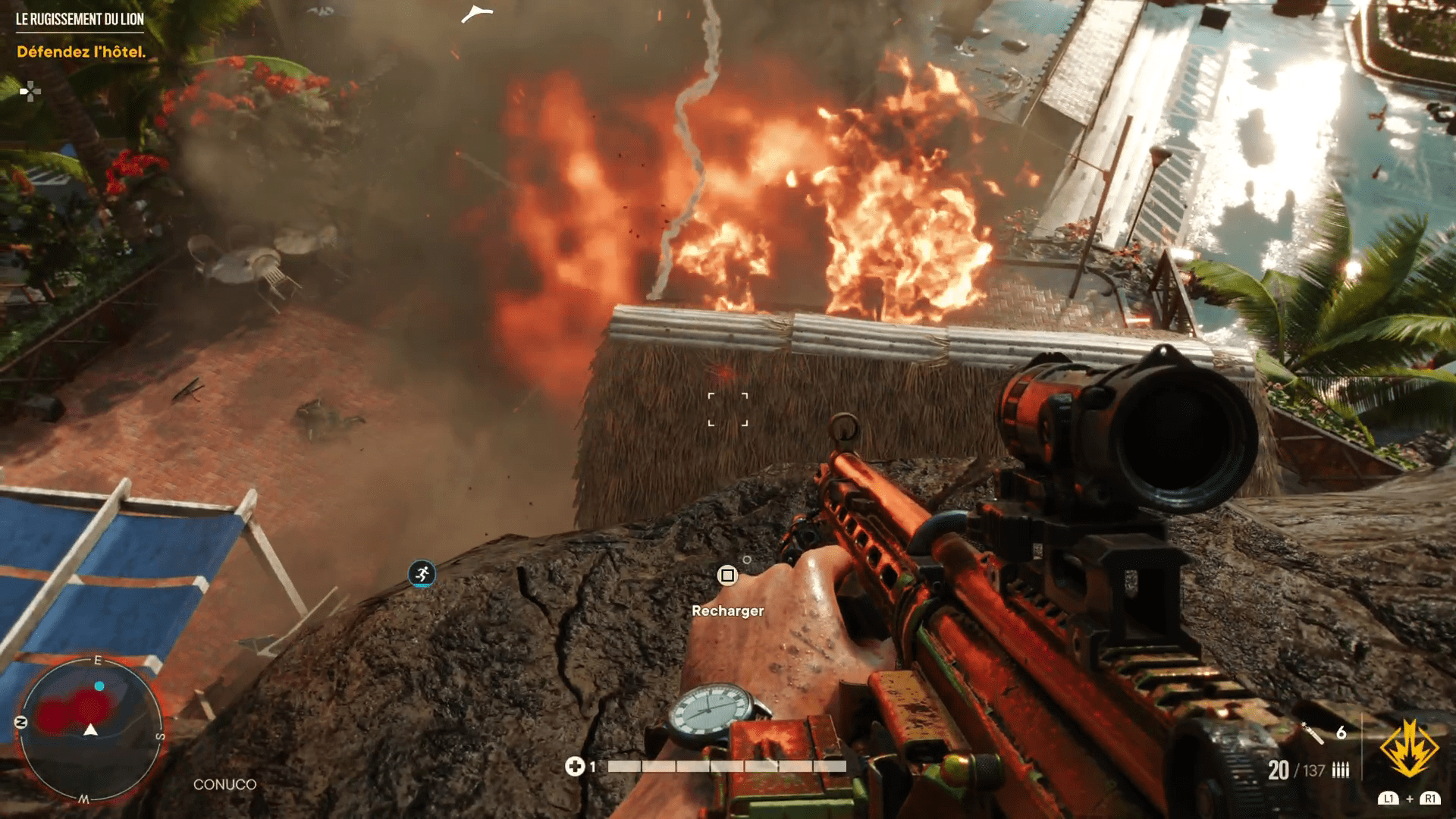This screenshot has height=819, width=1456.
Task: Click the white compass marker at top
Action: 477,13
